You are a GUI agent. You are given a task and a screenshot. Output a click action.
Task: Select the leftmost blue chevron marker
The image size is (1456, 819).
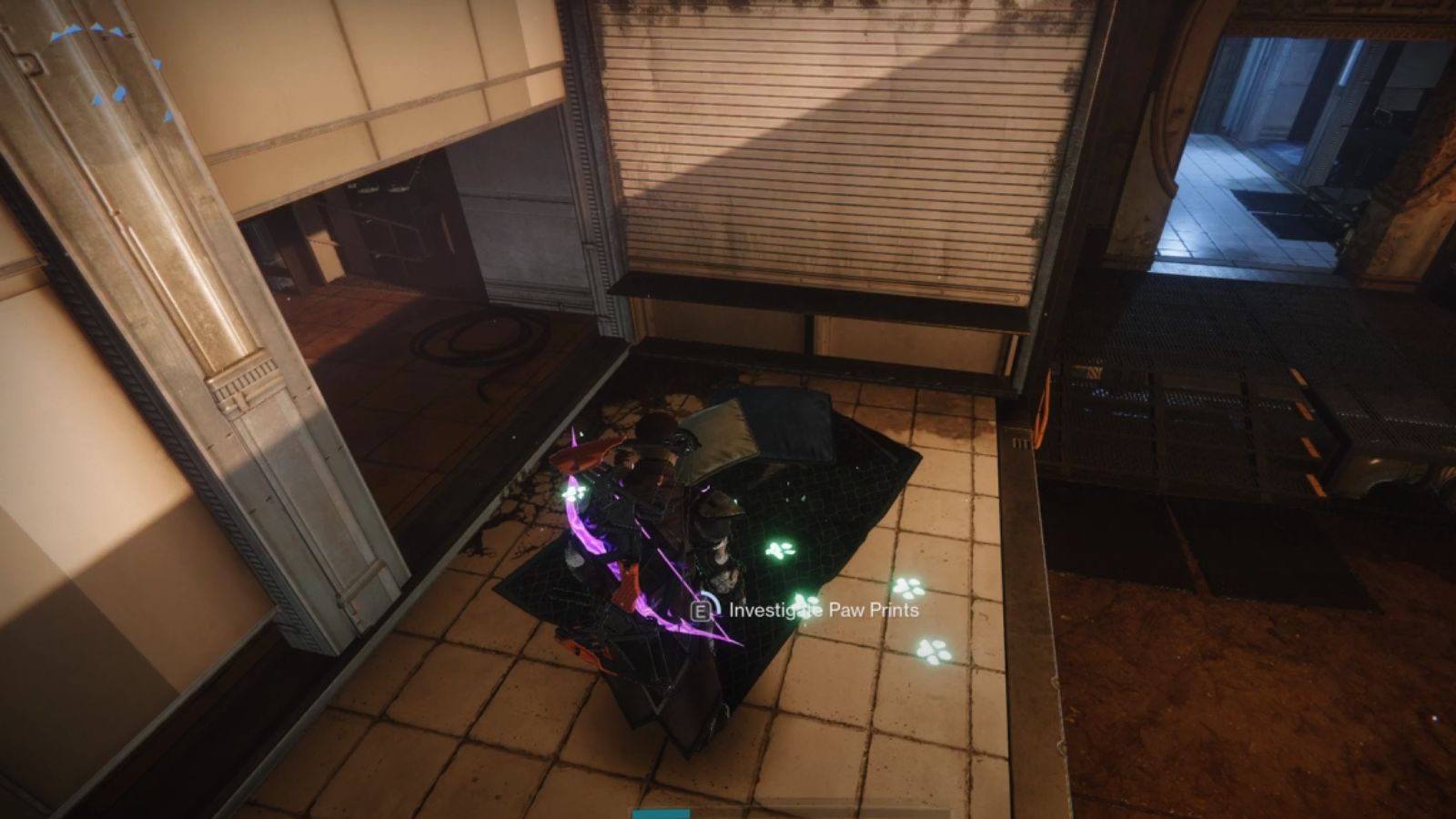coord(53,35)
